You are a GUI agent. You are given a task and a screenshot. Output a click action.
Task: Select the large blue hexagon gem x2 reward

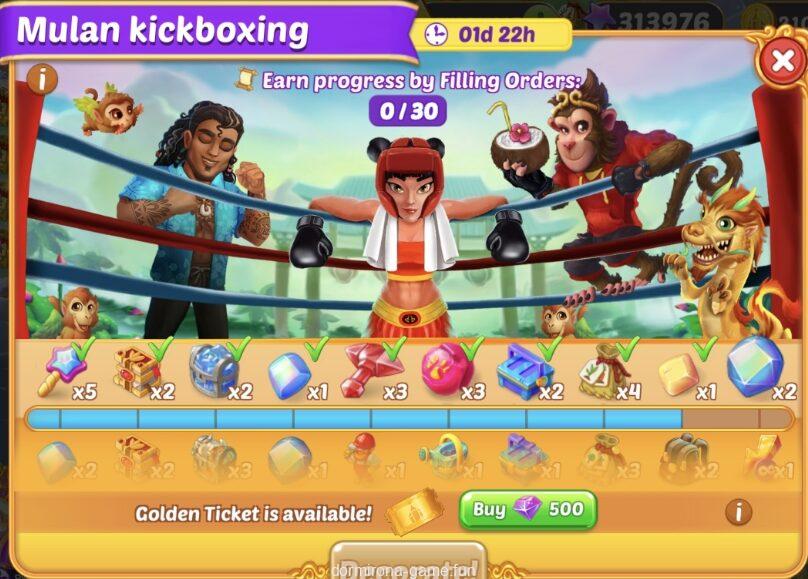754,367
